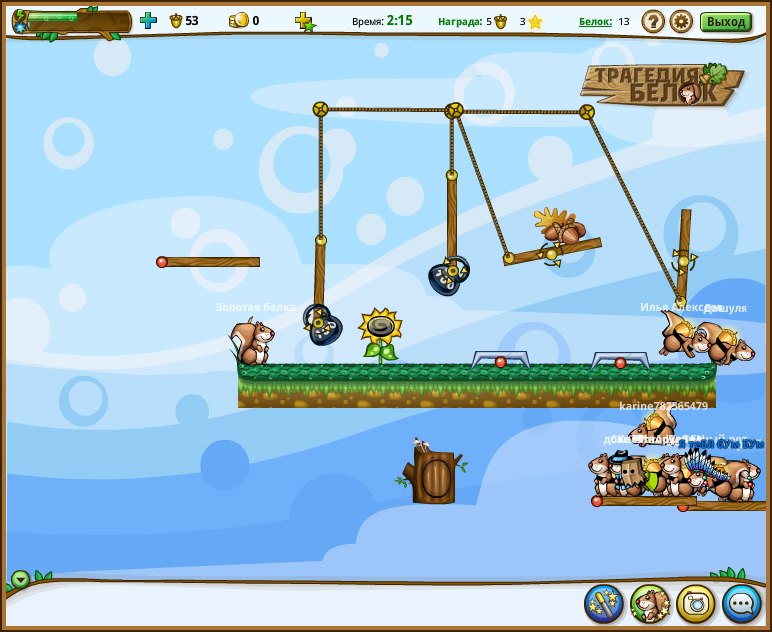The image size is (772, 632).
Task: Click the green Выход exit button
Action: coord(725,21)
